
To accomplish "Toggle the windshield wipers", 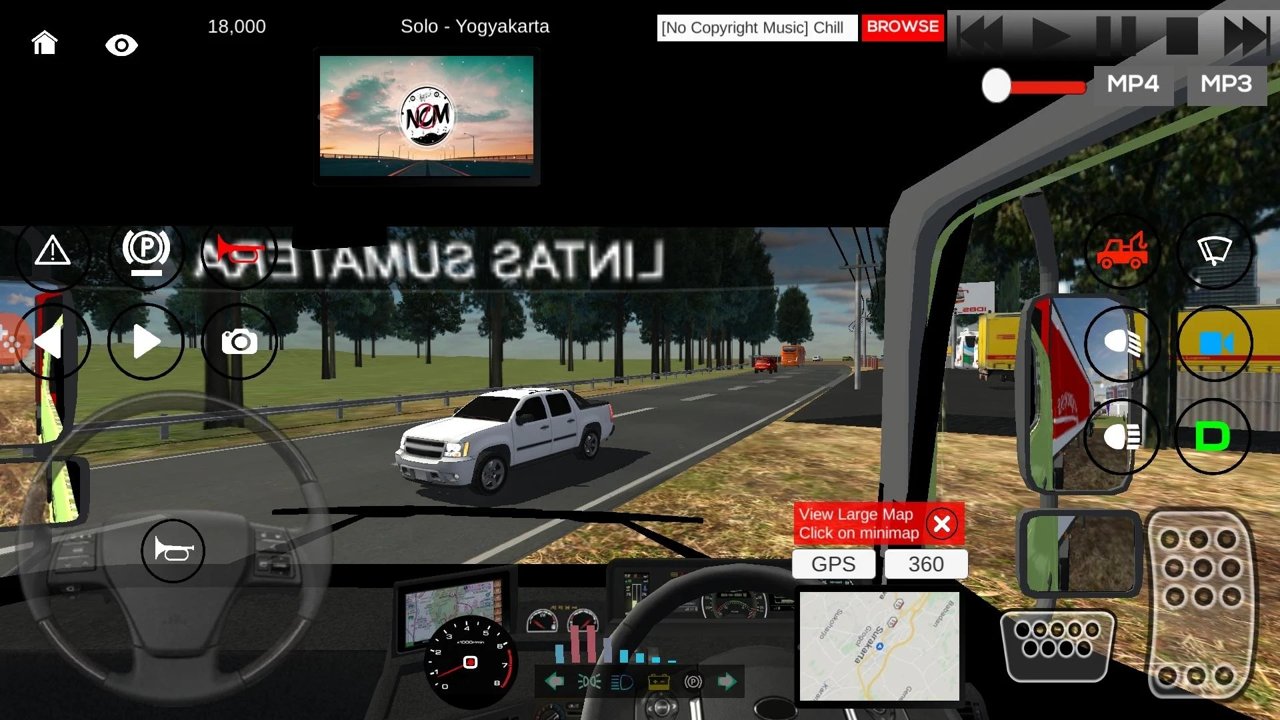I will pos(1214,250).
